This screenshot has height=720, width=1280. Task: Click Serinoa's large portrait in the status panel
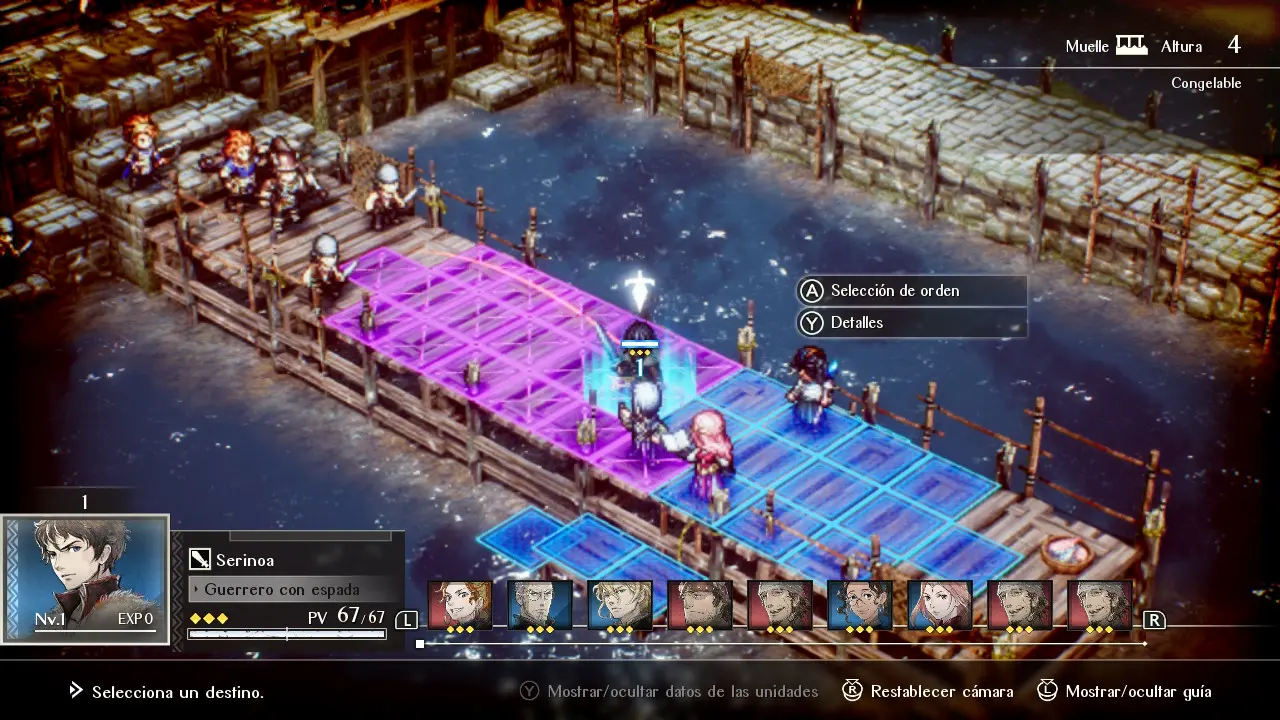click(x=85, y=578)
